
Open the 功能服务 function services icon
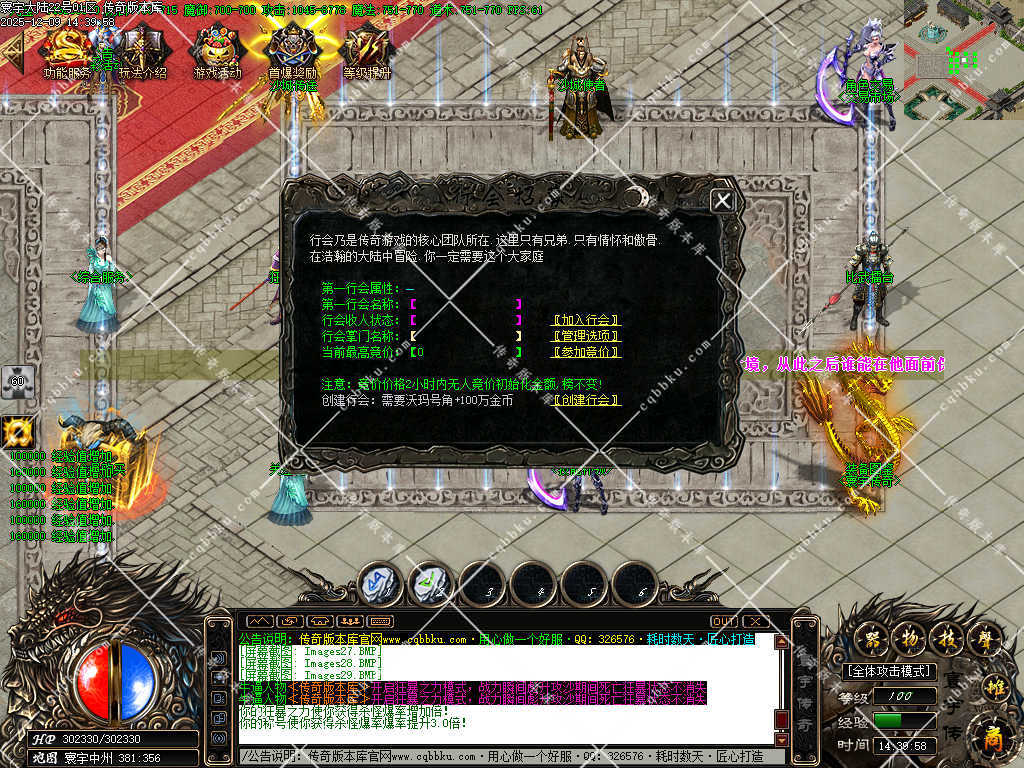click(x=67, y=50)
